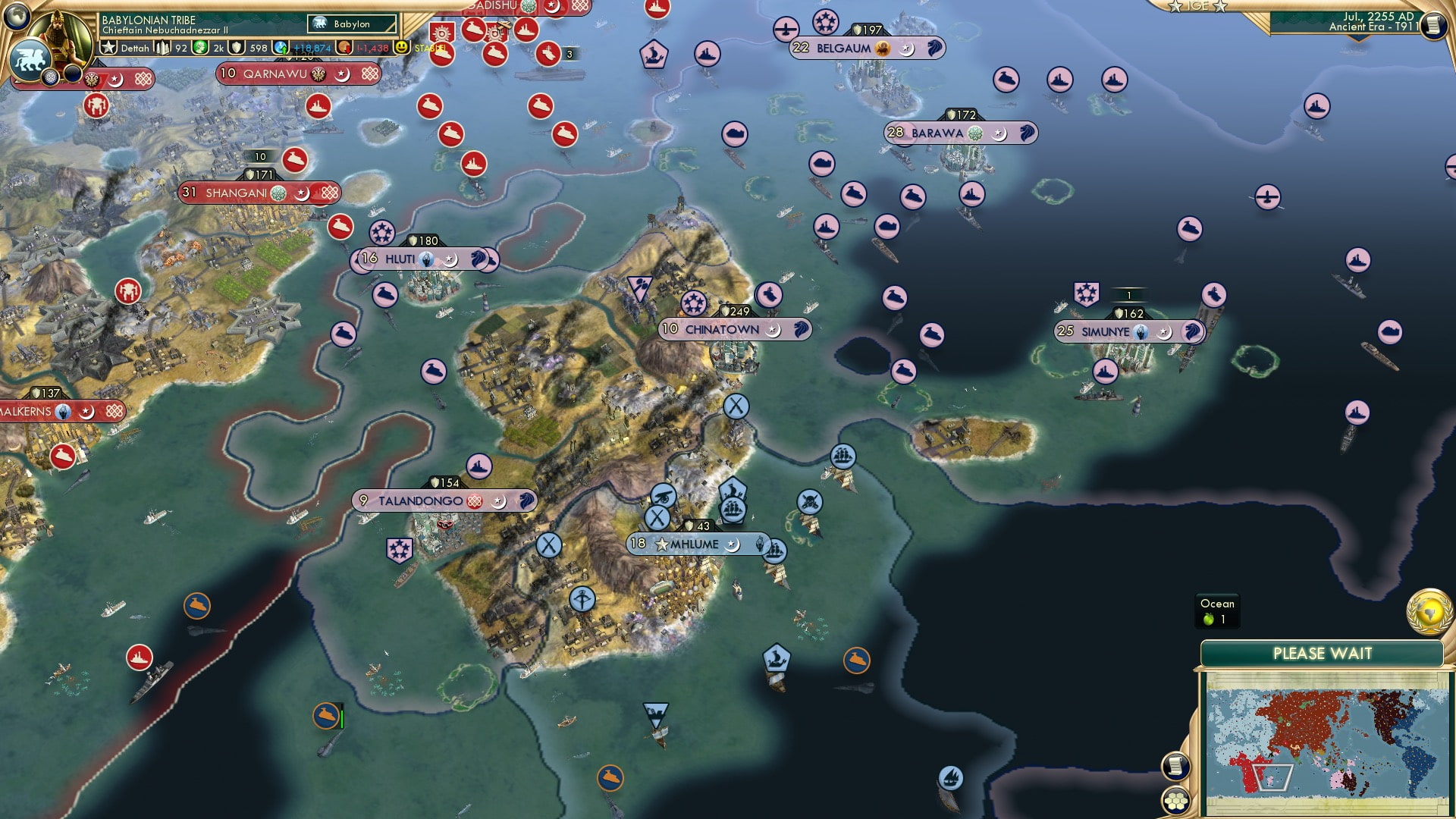Toggle the hex grid overlay button below the minimap
The height and width of the screenshot is (819, 1456).
click(1175, 800)
